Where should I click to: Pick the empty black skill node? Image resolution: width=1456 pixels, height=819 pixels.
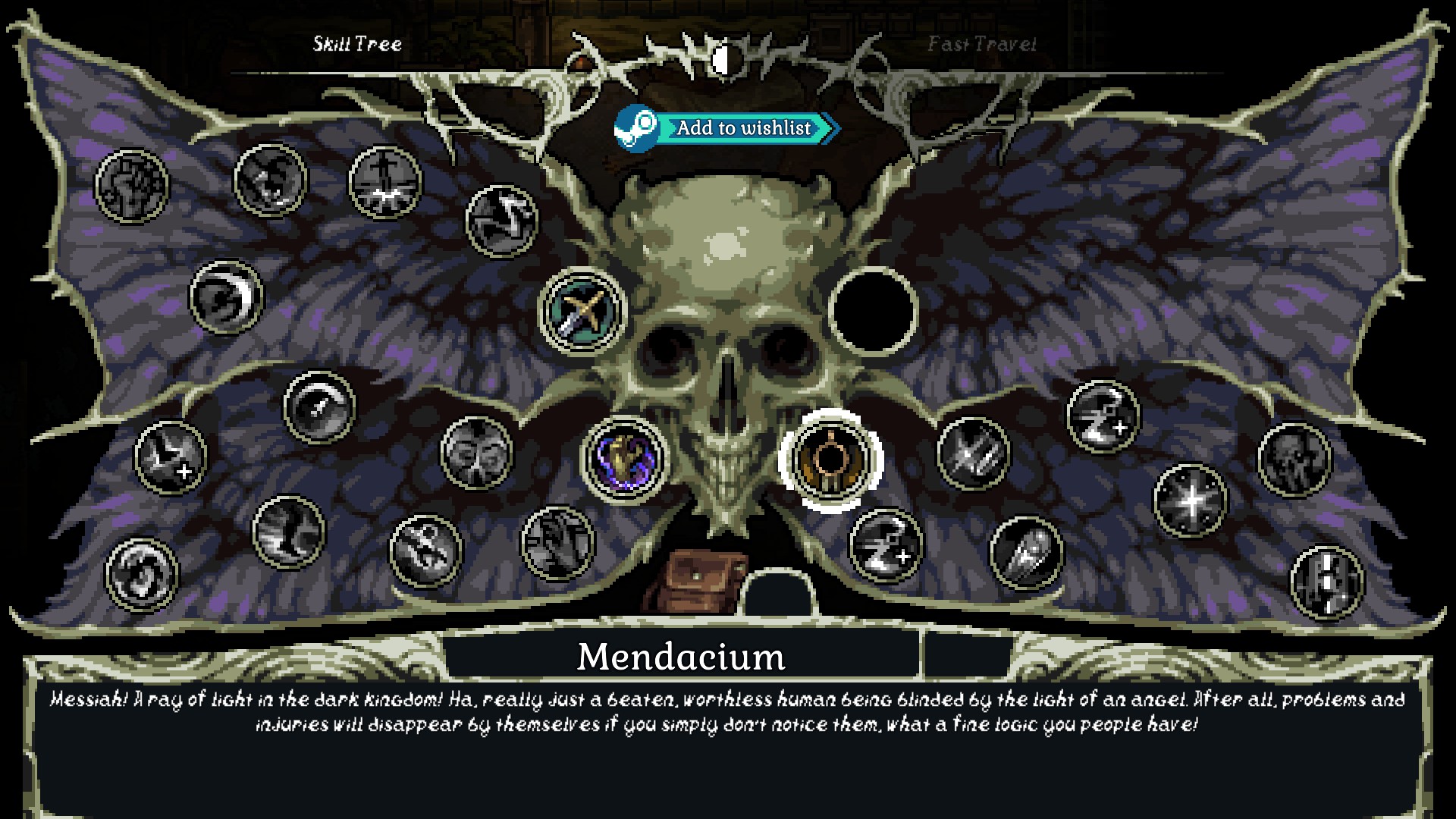click(x=873, y=310)
